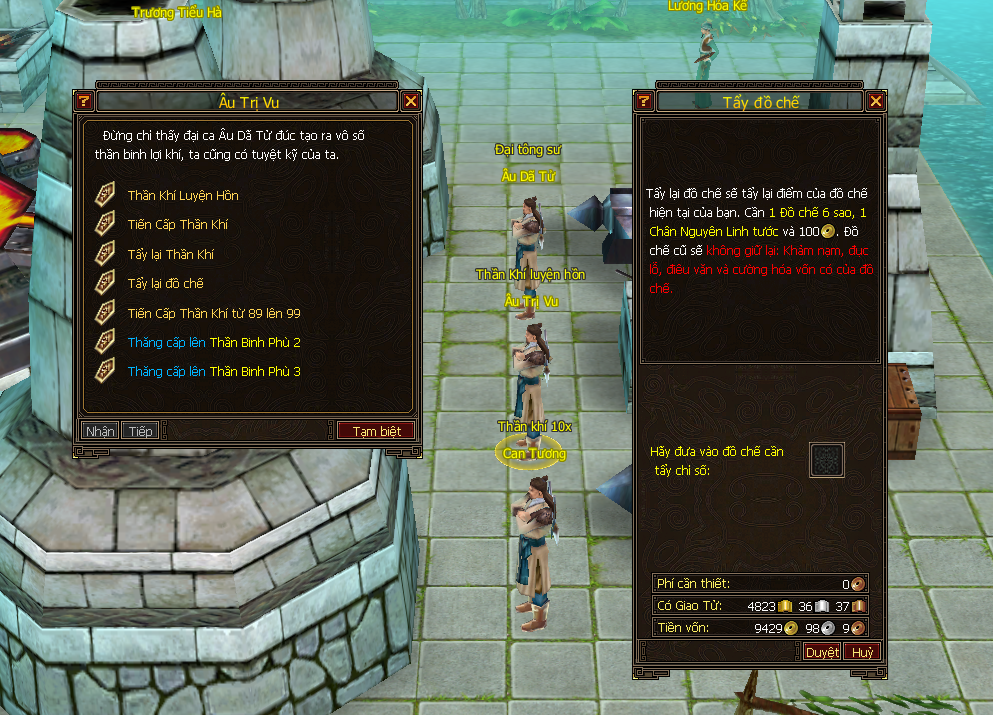Choose Tẩy lại đồ chế option
The height and width of the screenshot is (715, 993).
166,284
